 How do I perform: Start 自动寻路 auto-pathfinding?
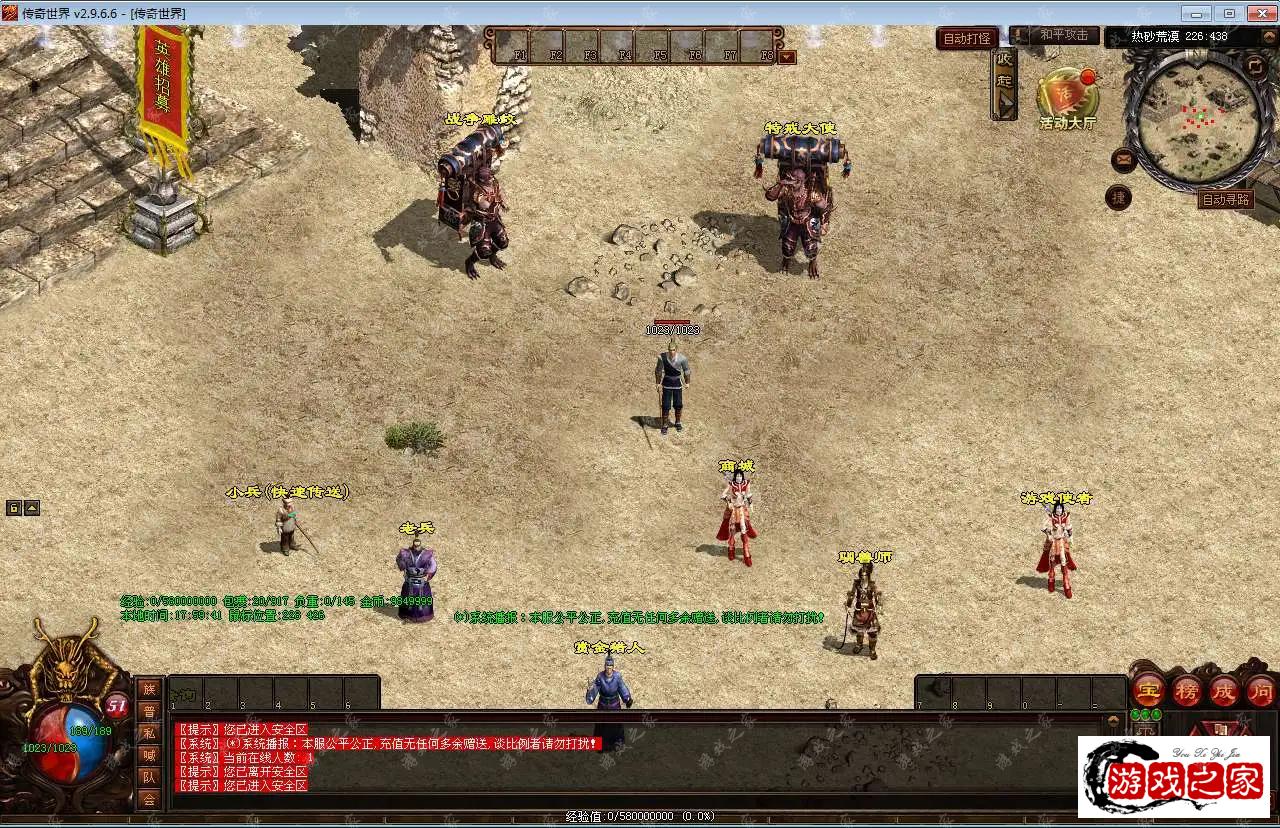click(x=1226, y=200)
